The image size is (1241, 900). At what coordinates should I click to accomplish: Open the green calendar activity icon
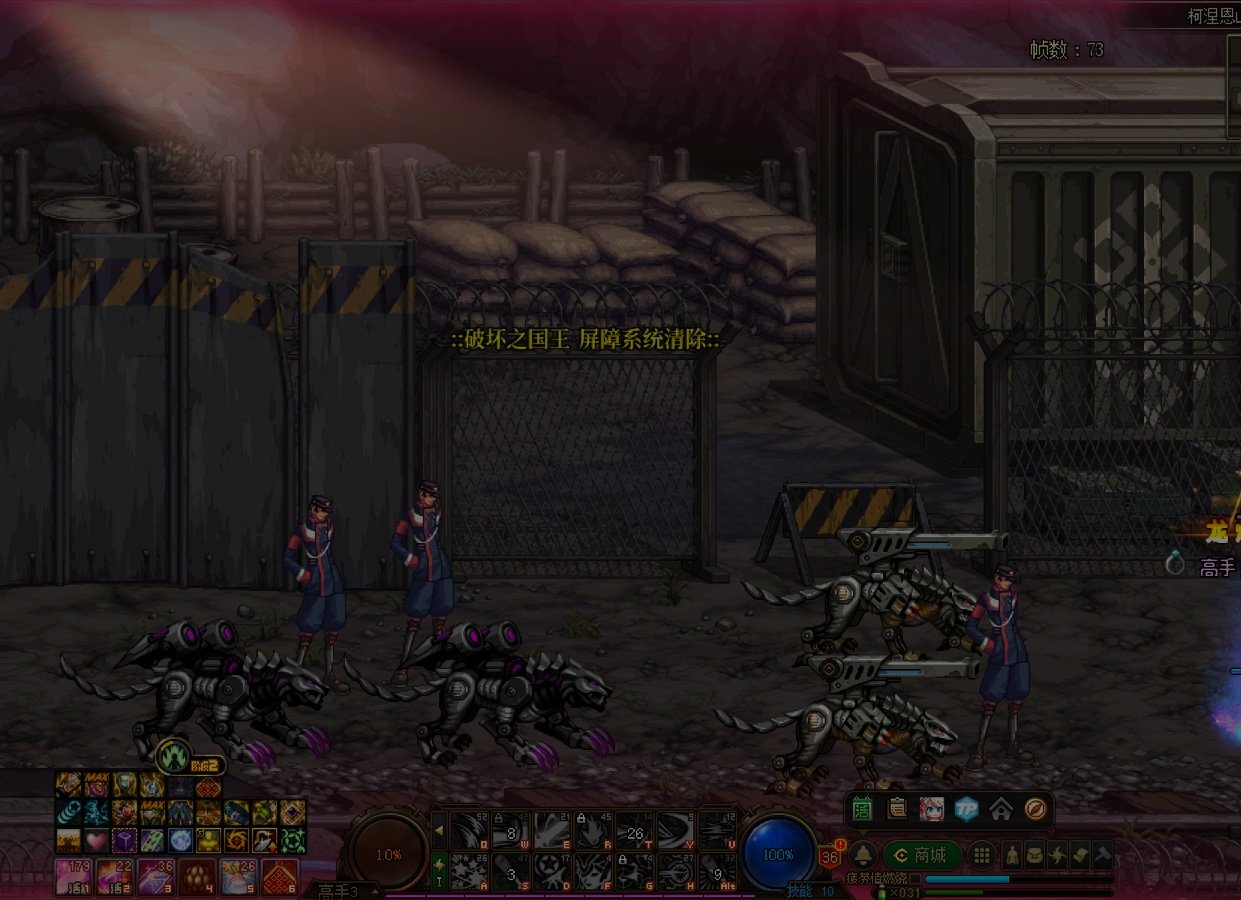[x=863, y=808]
